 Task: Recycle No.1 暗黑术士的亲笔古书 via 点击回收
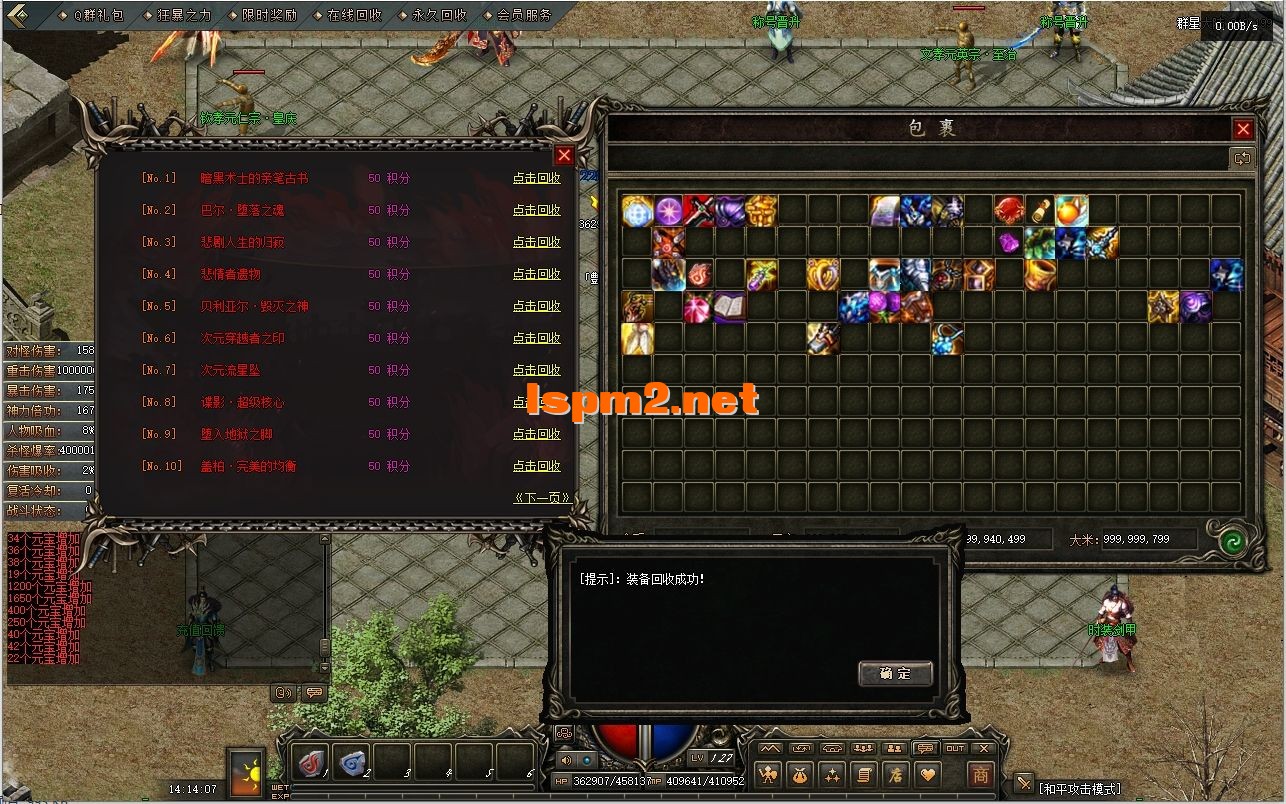click(536, 178)
